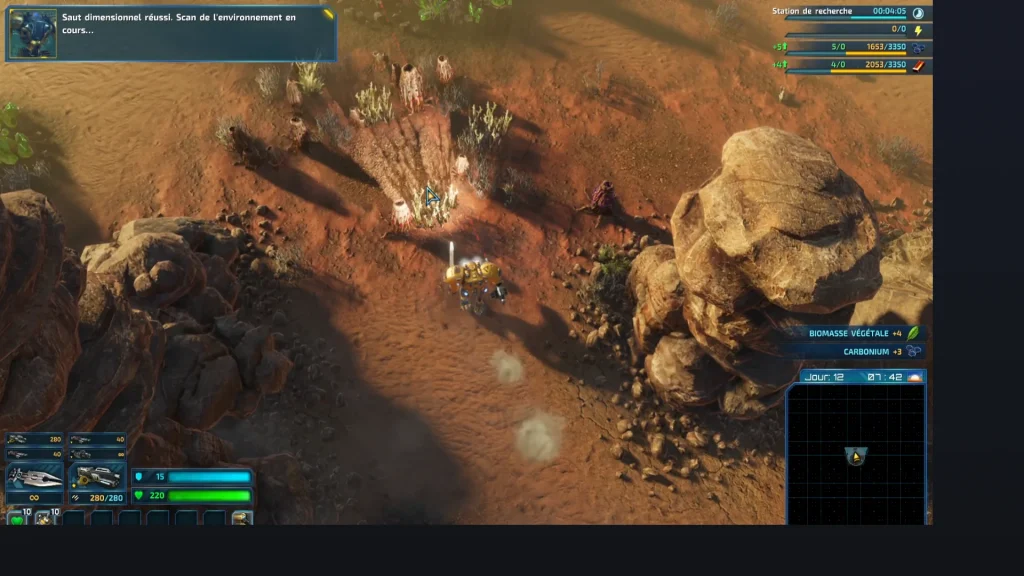Viewport: 1024px width, 576px height.
Task: Click the red ironium ingot resource icon
Action: click(x=918, y=66)
